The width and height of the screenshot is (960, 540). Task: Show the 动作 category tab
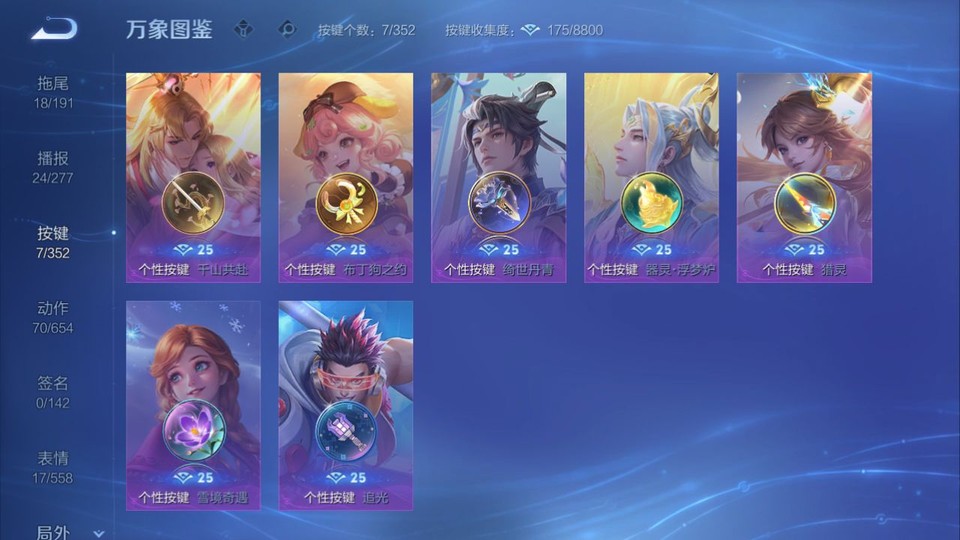(53, 317)
